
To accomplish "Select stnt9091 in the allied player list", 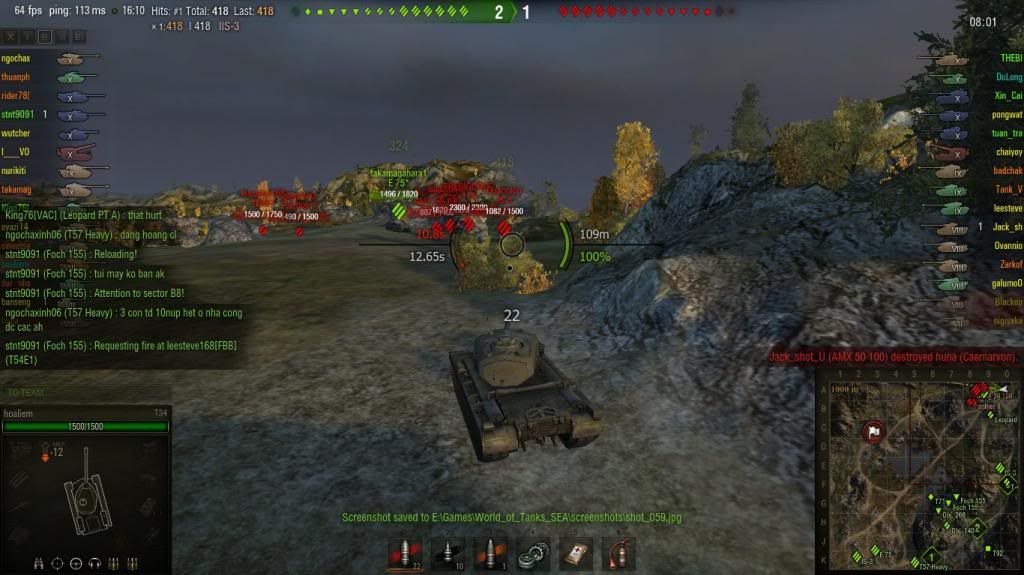I will click(19, 115).
